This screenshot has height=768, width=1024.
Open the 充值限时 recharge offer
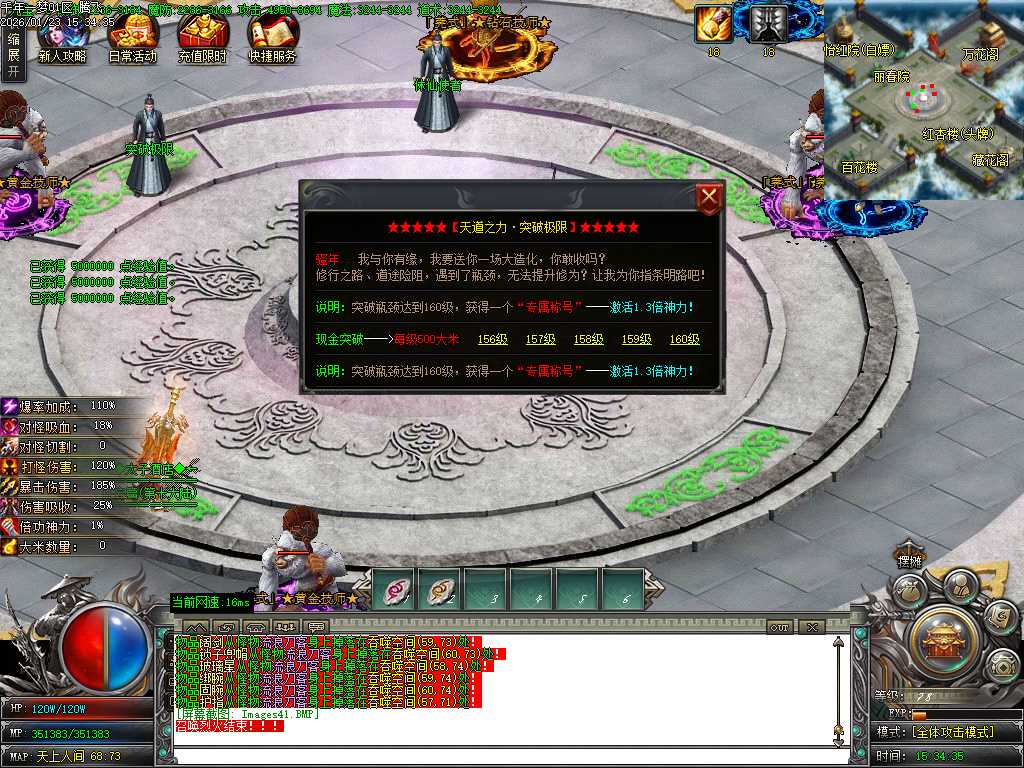tap(202, 38)
